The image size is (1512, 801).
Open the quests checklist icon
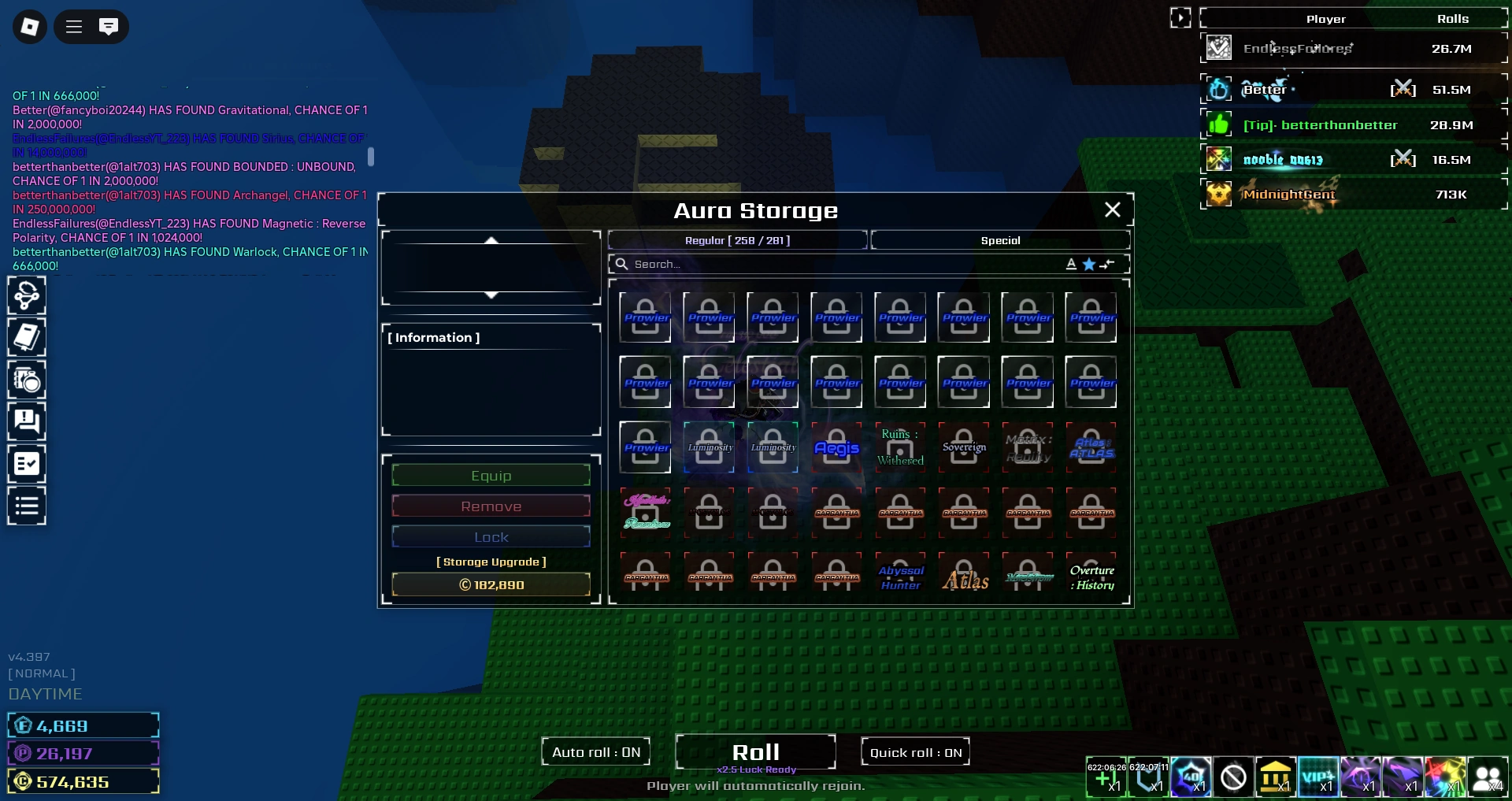point(27,463)
